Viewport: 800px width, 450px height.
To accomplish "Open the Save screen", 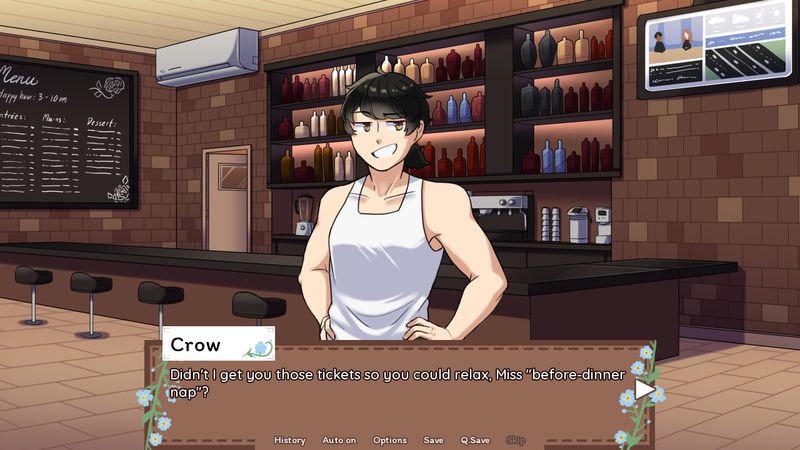I will 433,440.
